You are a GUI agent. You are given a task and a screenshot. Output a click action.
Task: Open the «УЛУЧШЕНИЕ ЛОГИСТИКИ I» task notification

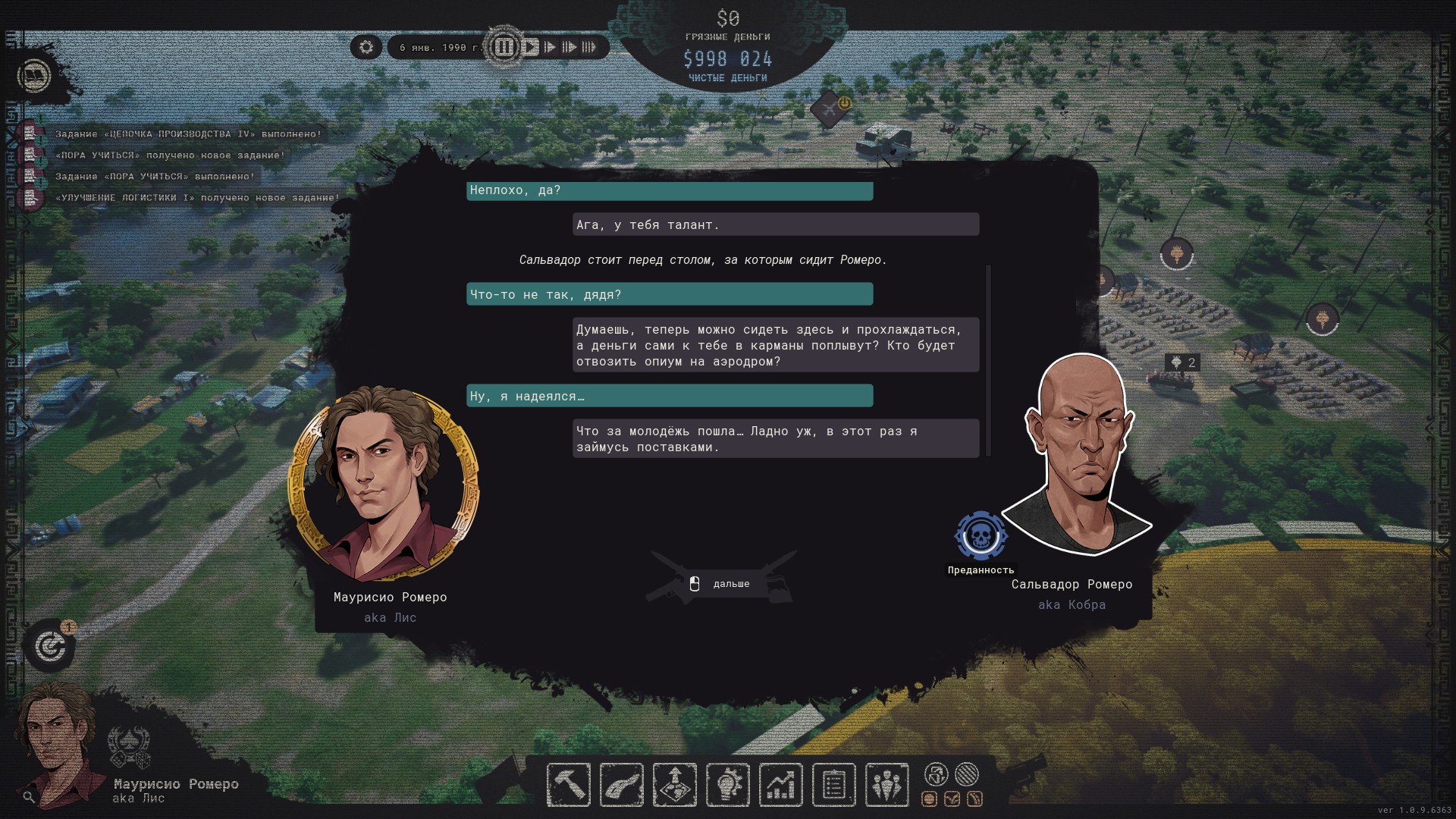197,198
